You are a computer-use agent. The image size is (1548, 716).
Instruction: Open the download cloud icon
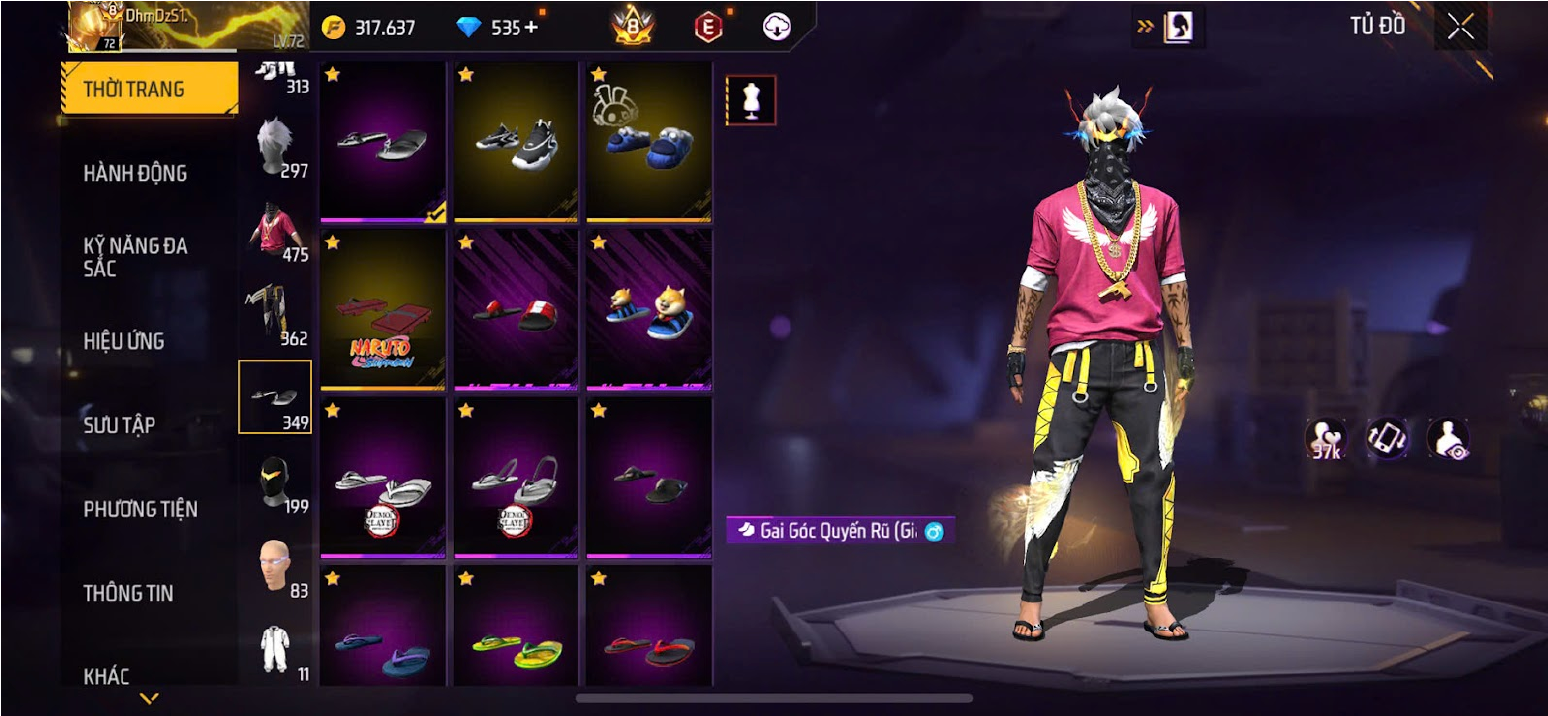(777, 27)
